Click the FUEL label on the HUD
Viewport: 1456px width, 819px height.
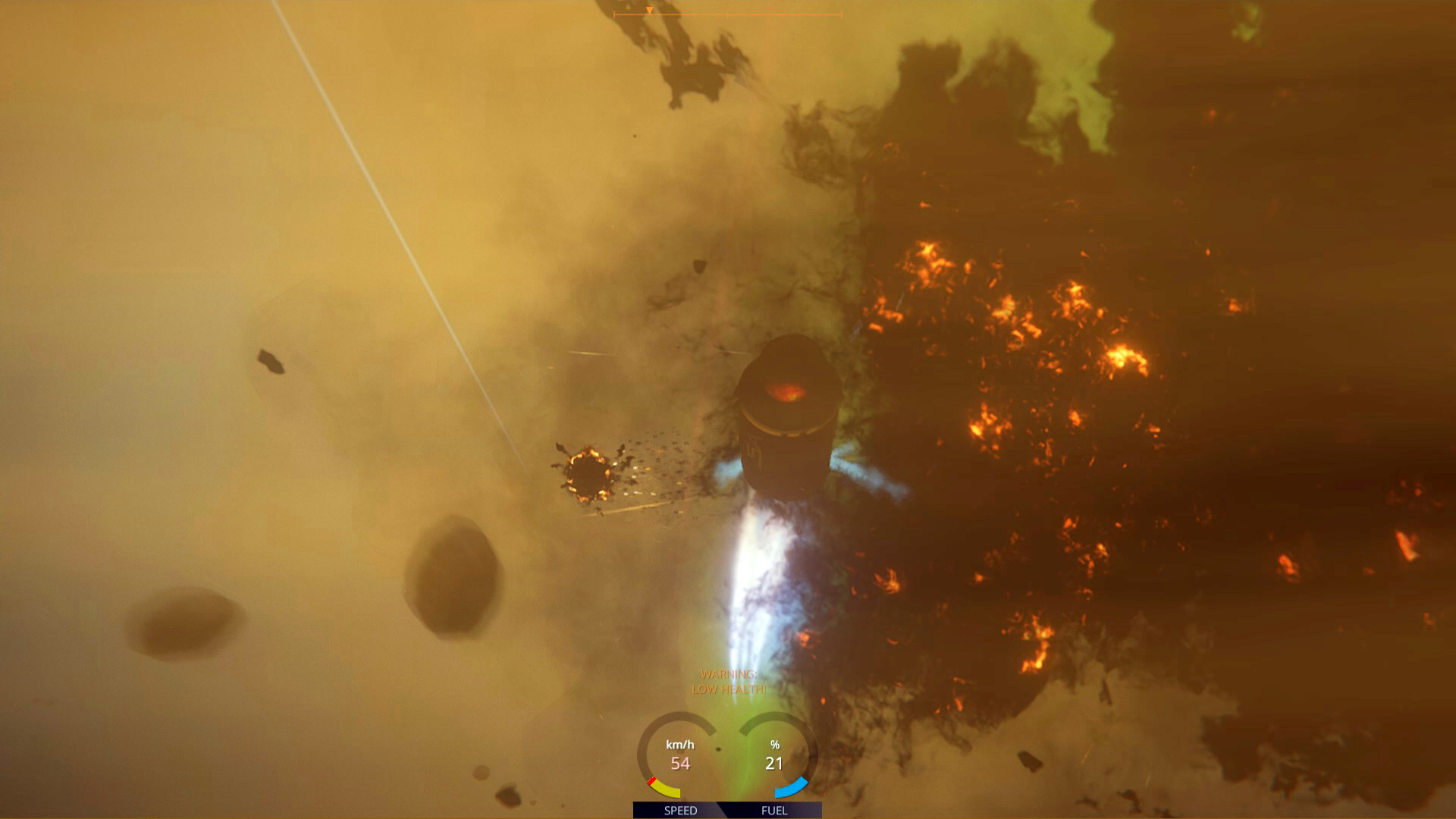774,810
